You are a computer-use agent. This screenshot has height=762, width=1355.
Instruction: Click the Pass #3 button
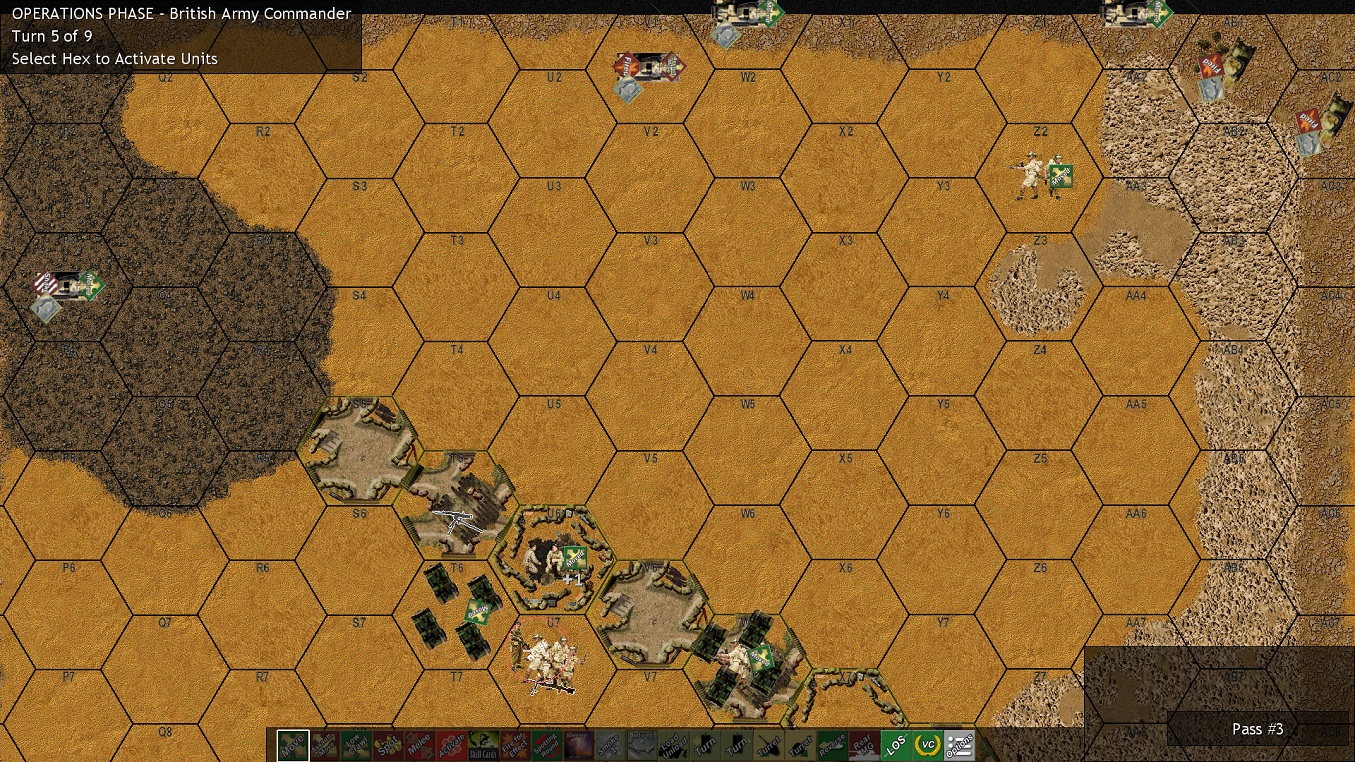[x=1258, y=729]
